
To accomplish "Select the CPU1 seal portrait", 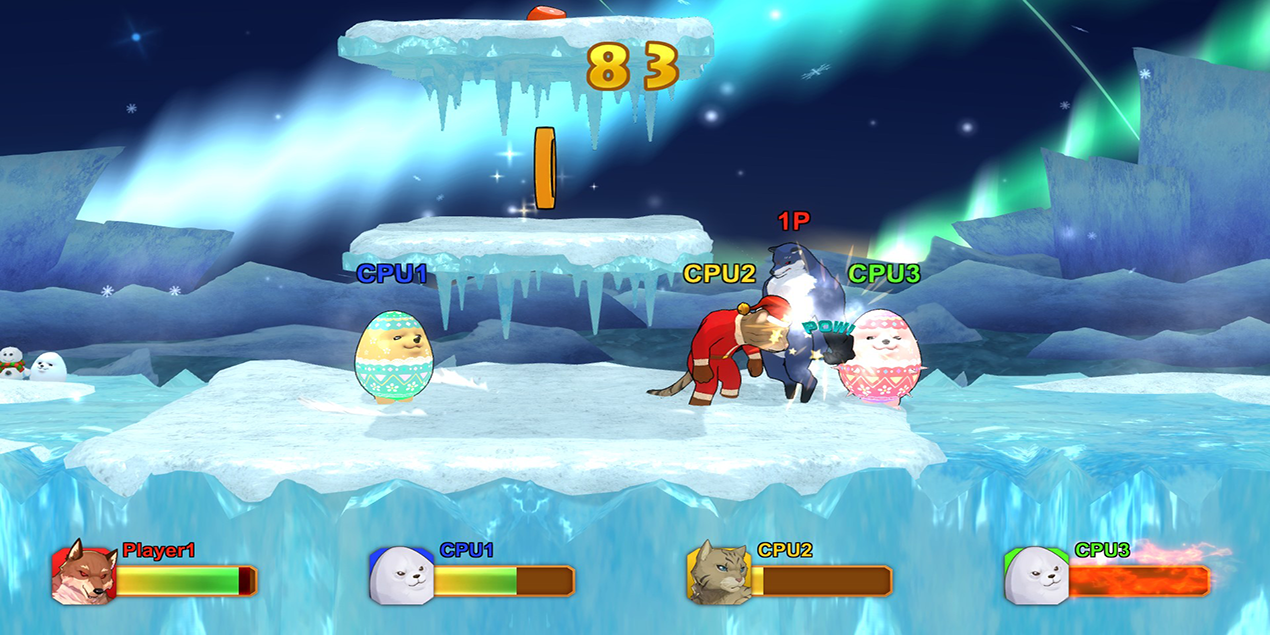I will pos(401,575).
